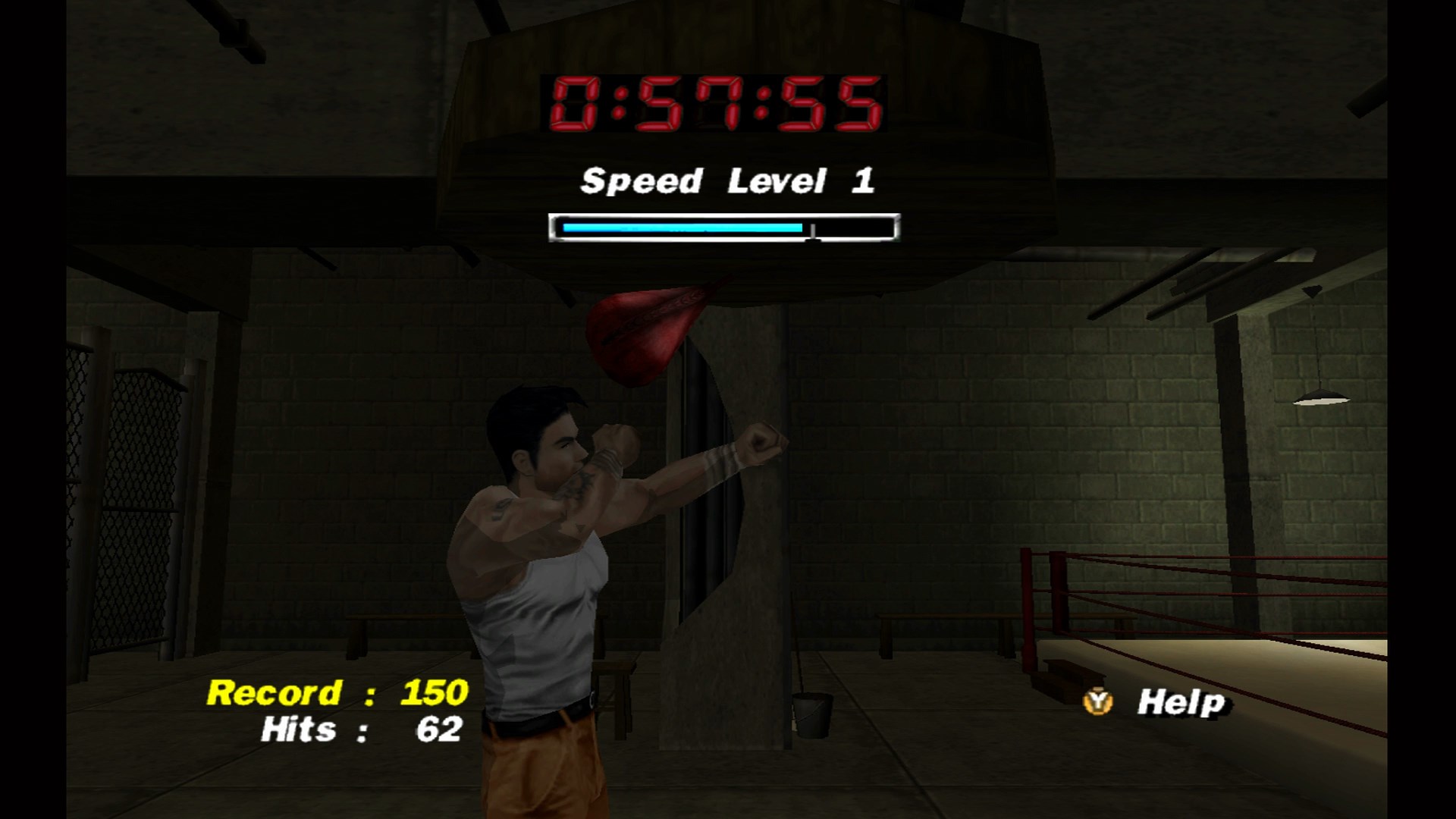Click the digital timer showing 0:57:55

point(717,102)
